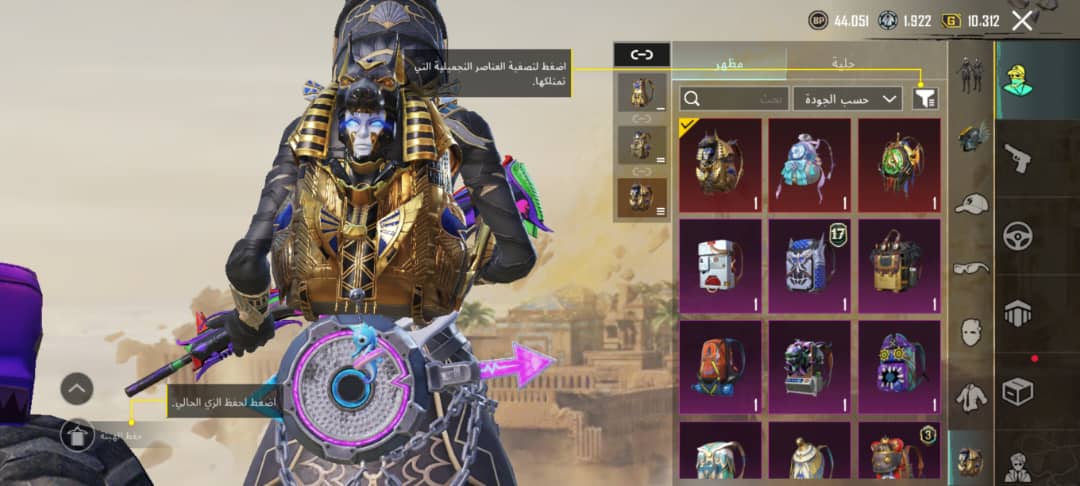Switch to the مظهر appearance tab

click(729, 62)
